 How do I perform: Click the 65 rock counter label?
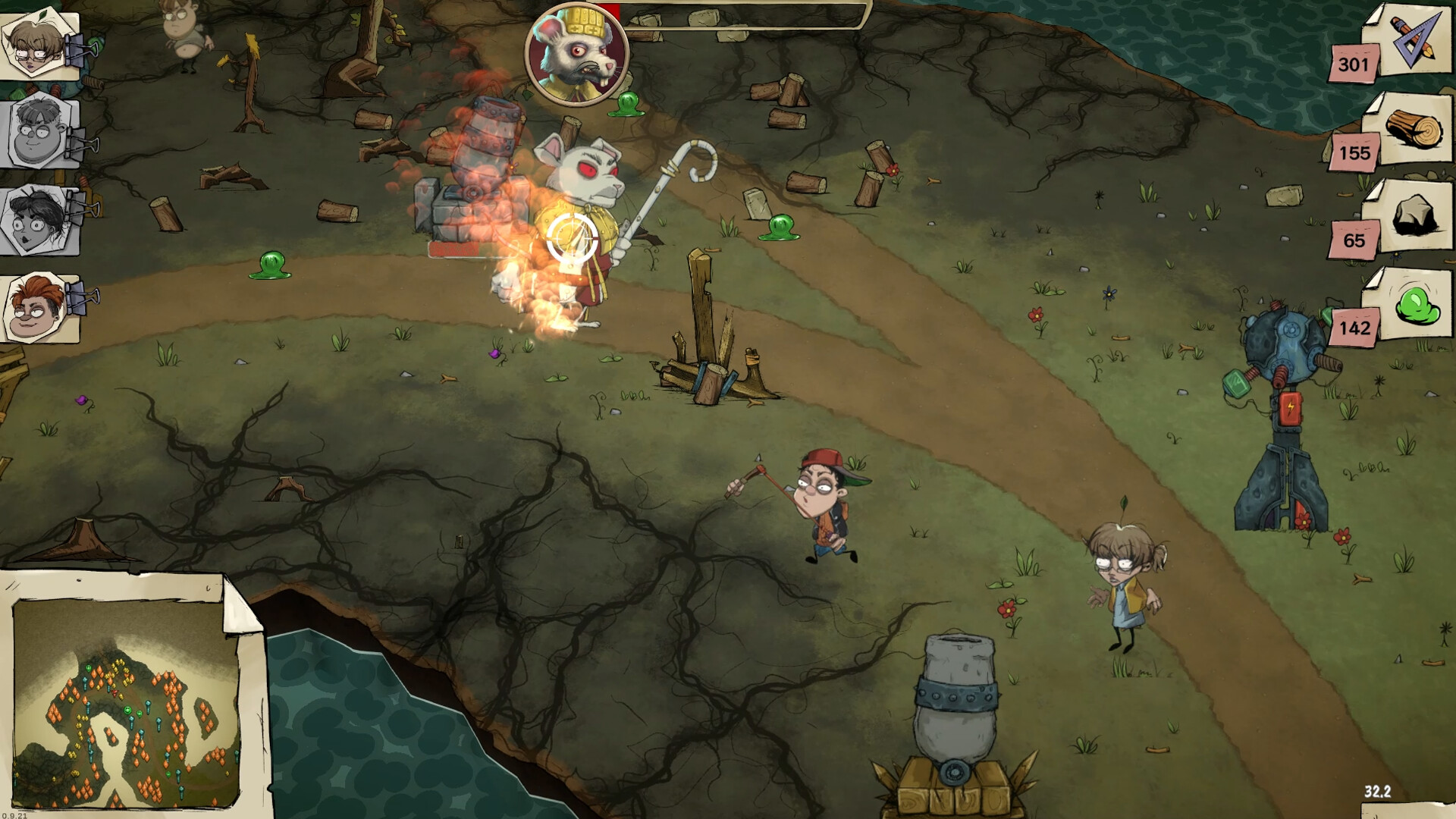click(x=1357, y=241)
